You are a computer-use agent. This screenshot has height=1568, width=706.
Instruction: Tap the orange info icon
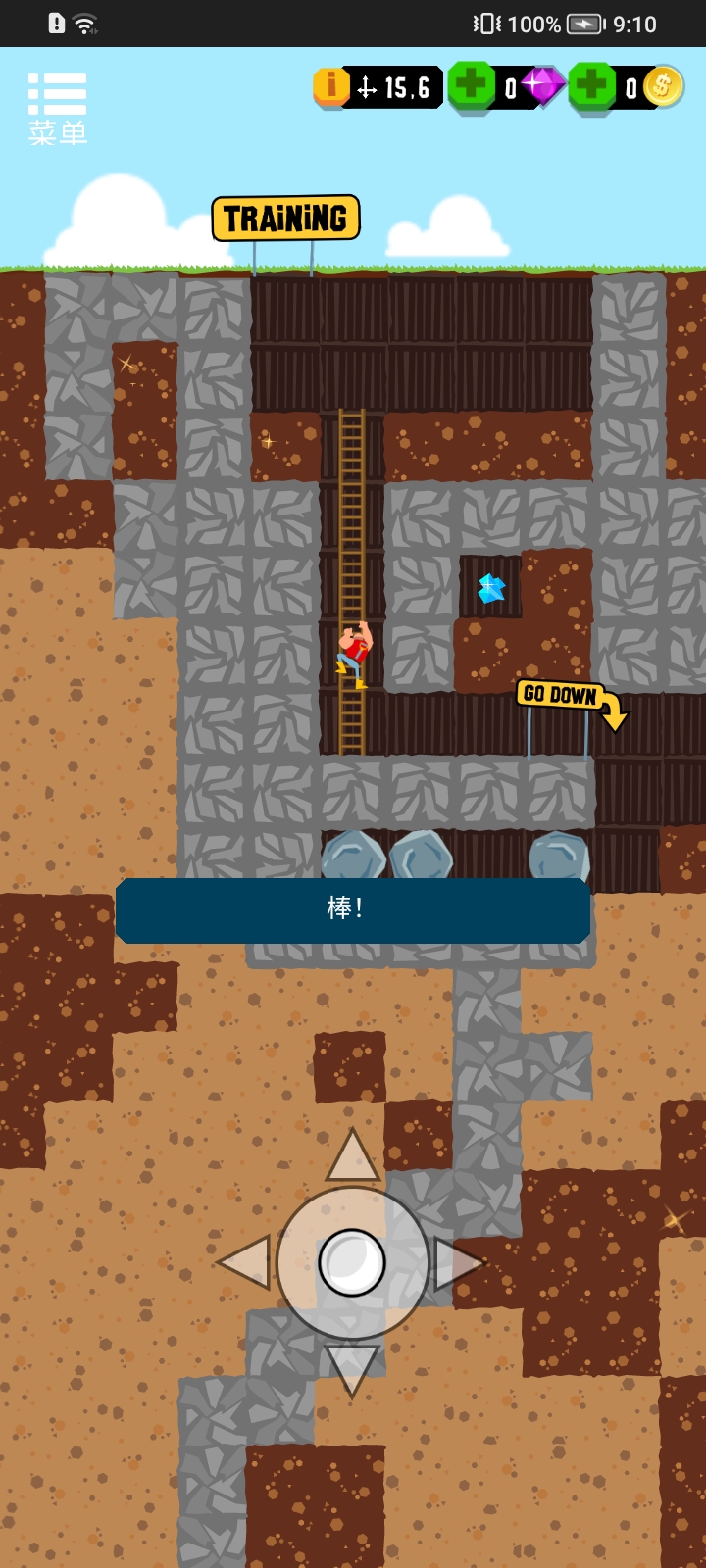(331, 86)
